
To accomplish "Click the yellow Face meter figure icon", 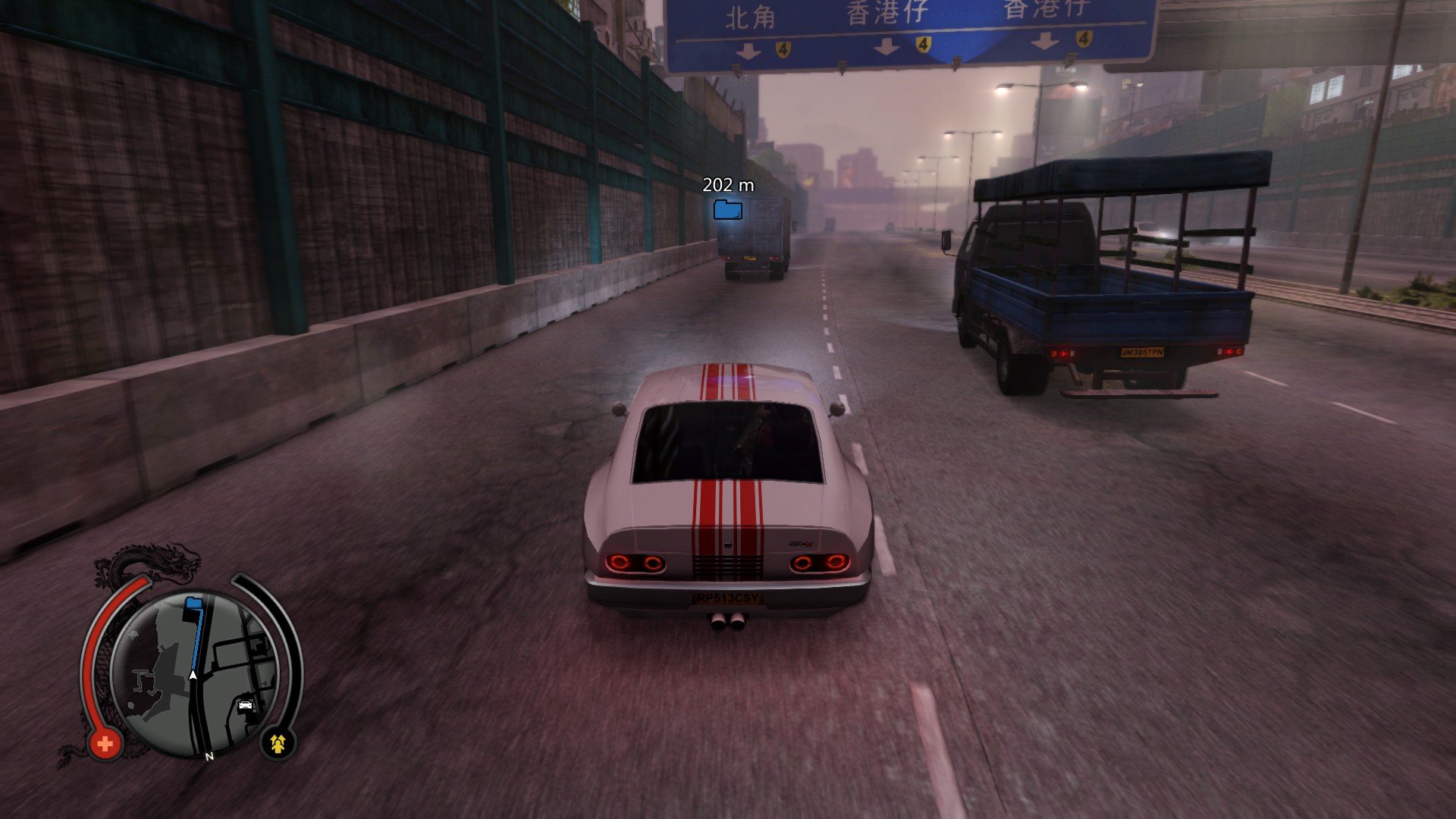I will tap(278, 742).
